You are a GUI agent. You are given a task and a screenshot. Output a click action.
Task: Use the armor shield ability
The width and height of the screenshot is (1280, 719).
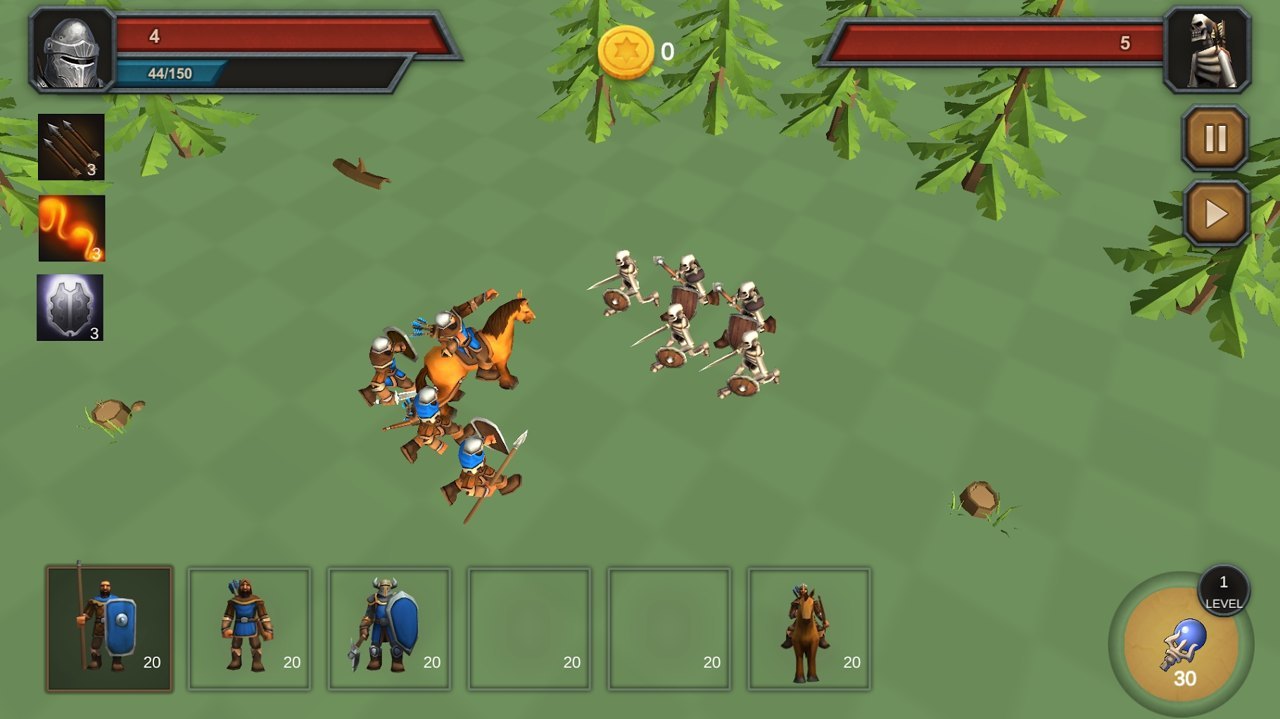pos(70,308)
